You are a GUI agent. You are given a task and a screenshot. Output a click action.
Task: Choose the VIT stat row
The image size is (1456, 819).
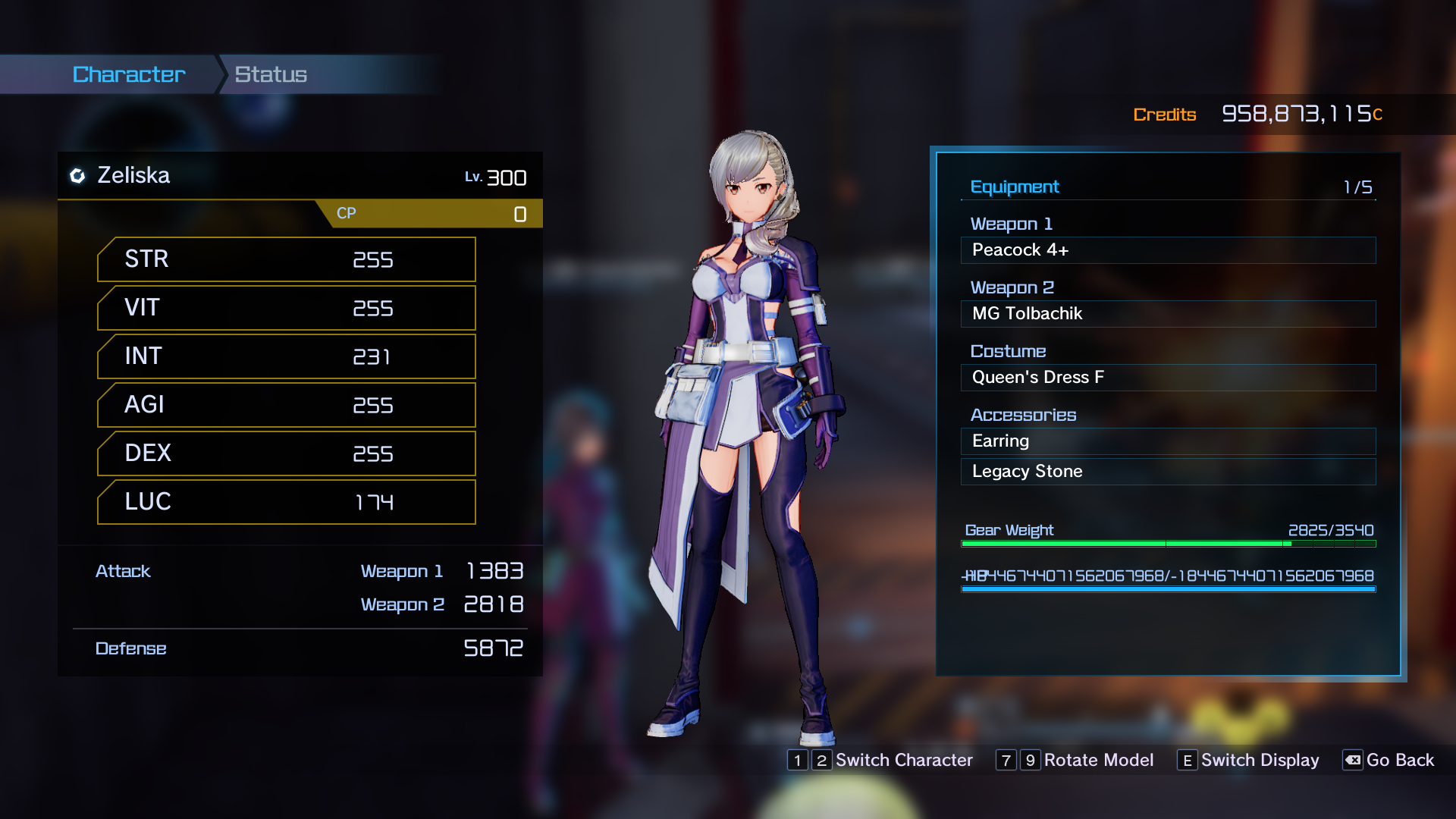coord(287,308)
